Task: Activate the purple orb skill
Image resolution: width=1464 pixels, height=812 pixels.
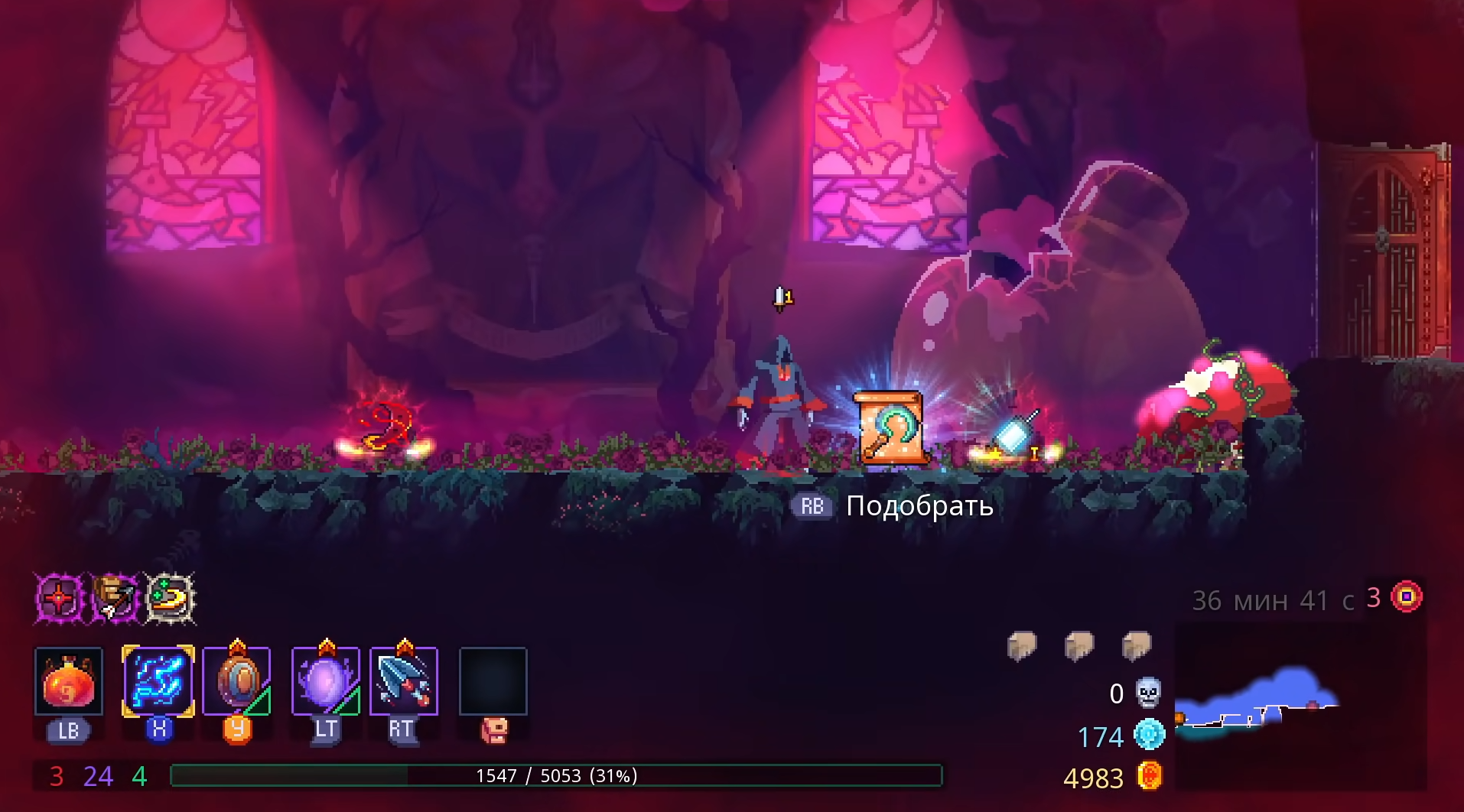Action: pyautogui.click(x=326, y=681)
